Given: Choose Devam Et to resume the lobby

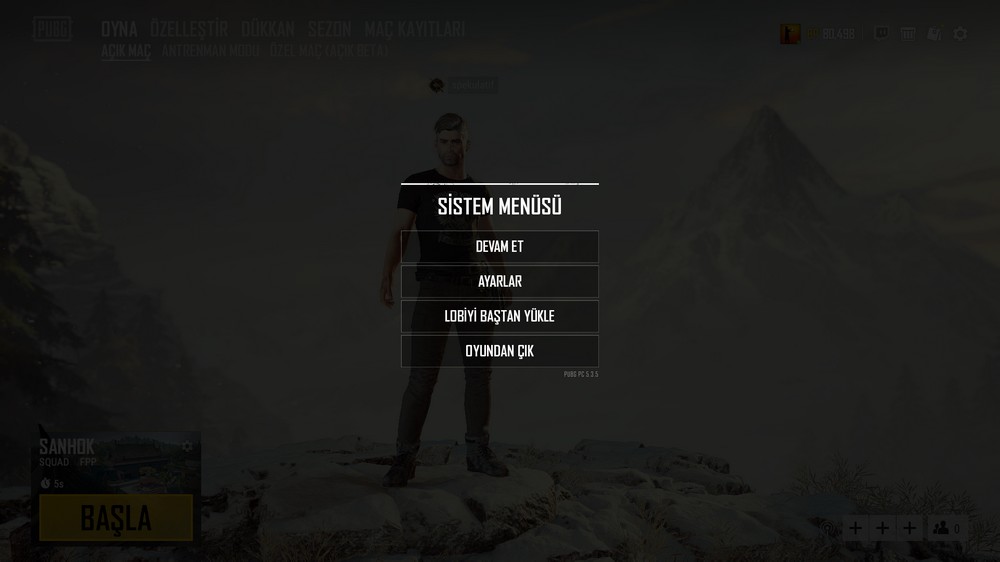Looking at the screenshot, I should coord(499,247).
